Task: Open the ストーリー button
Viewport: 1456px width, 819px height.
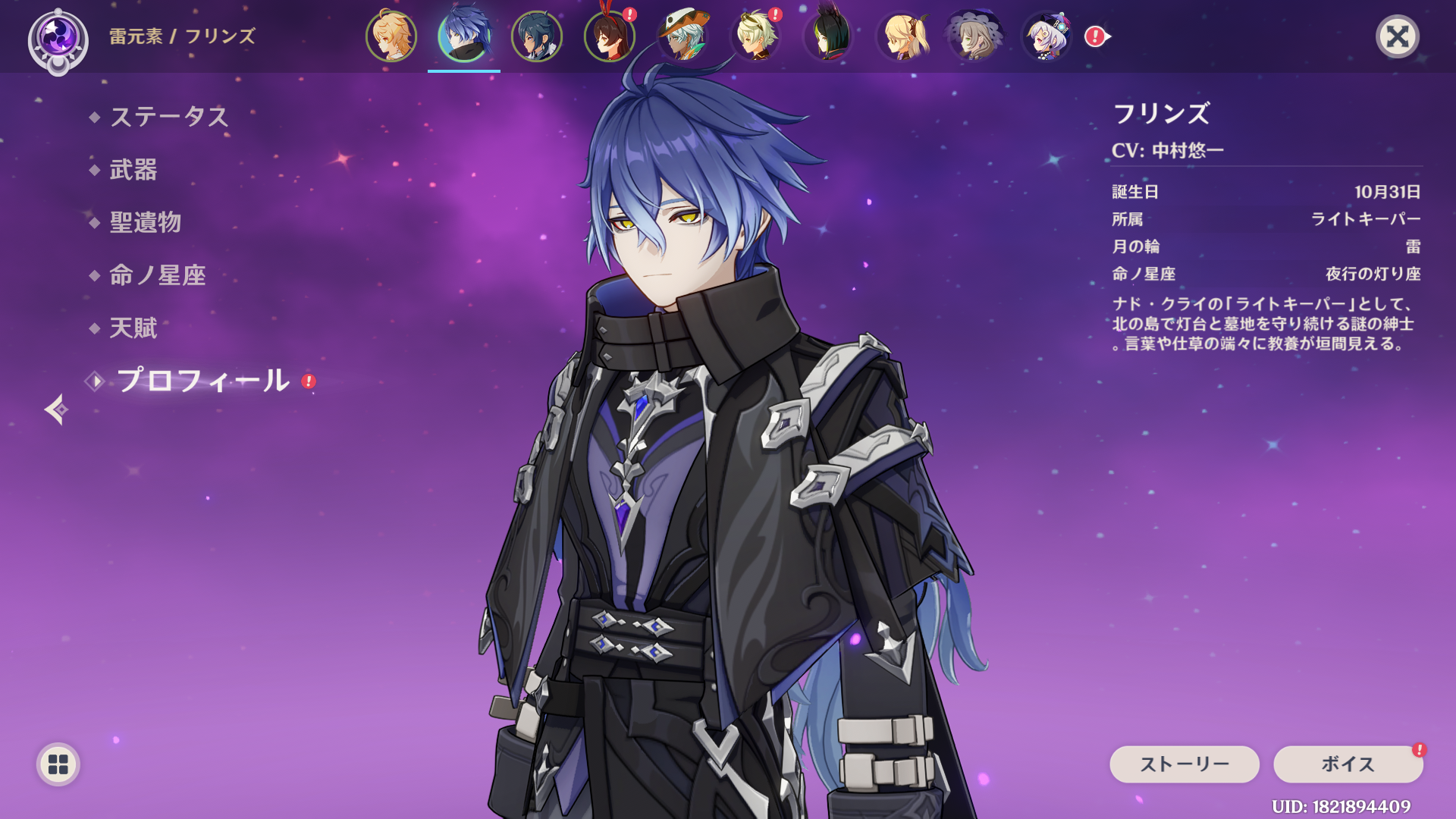Action: tap(1184, 764)
